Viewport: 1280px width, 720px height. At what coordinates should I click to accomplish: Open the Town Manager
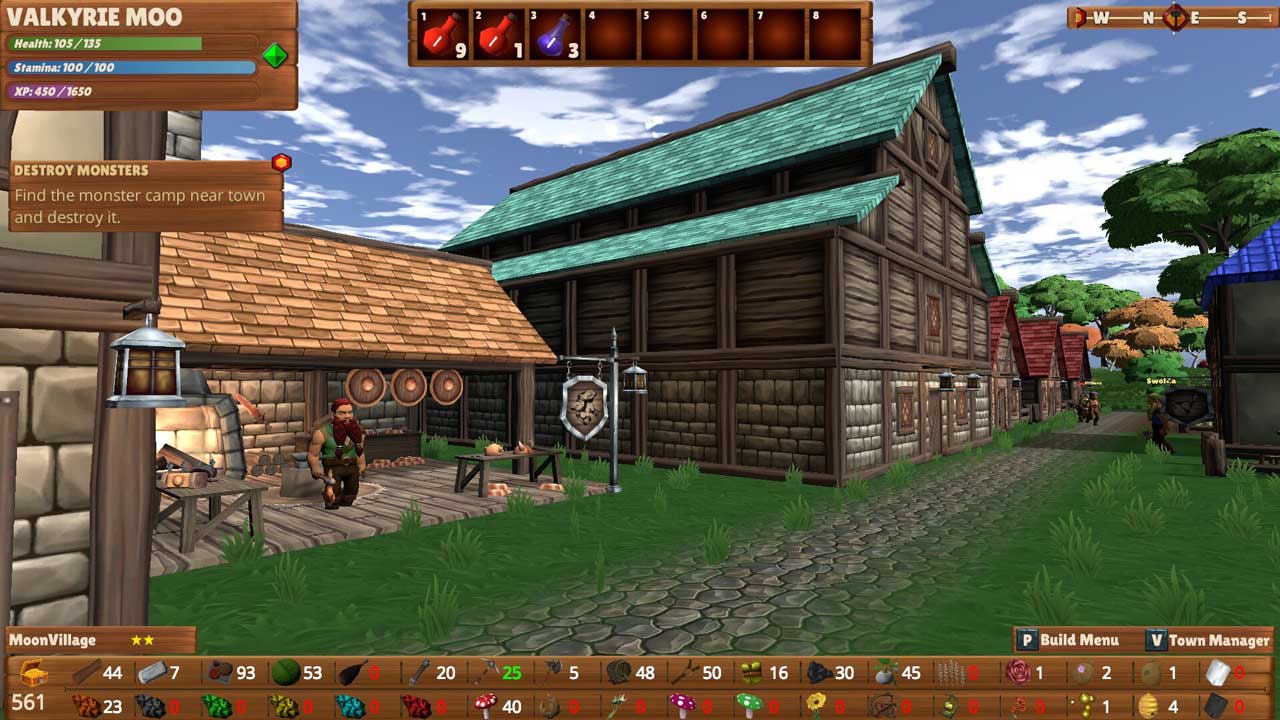pyautogui.click(x=1208, y=640)
